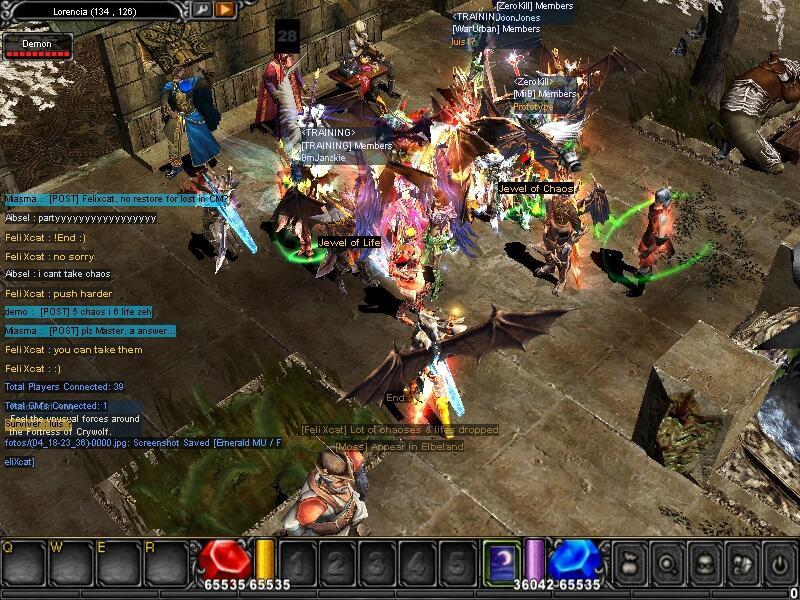Click the helmeted character button beside the power icon

coord(742,561)
